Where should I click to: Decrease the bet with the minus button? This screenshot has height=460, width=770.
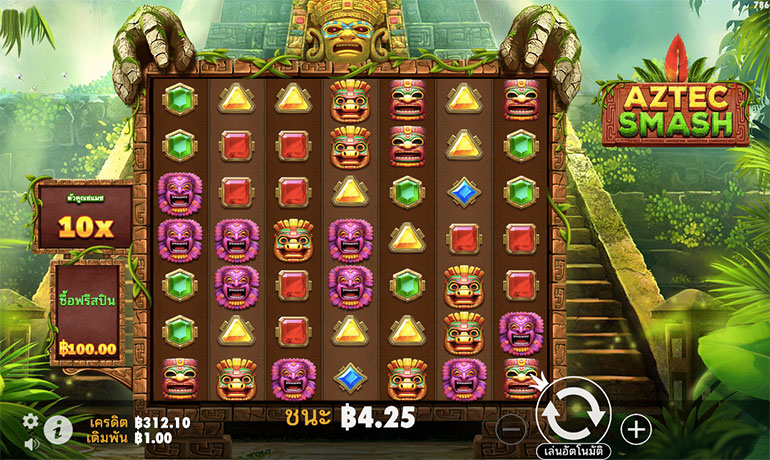[x=510, y=429]
